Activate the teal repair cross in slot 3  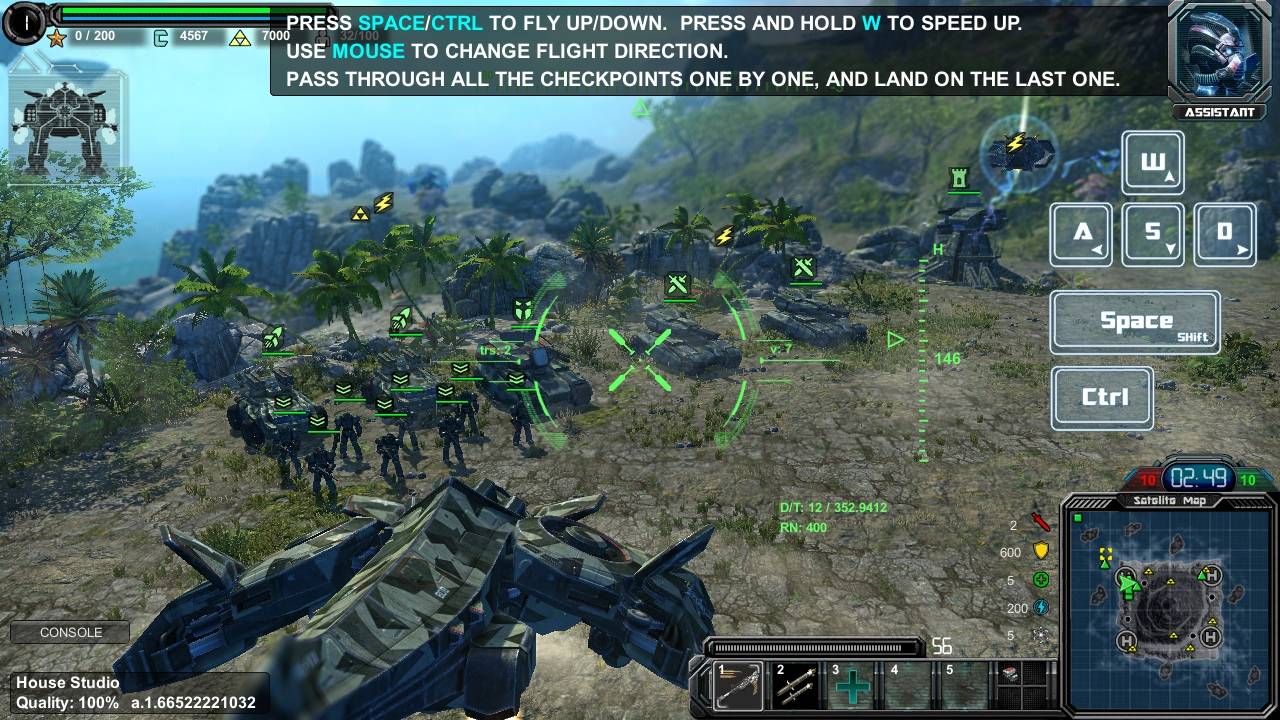click(853, 687)
